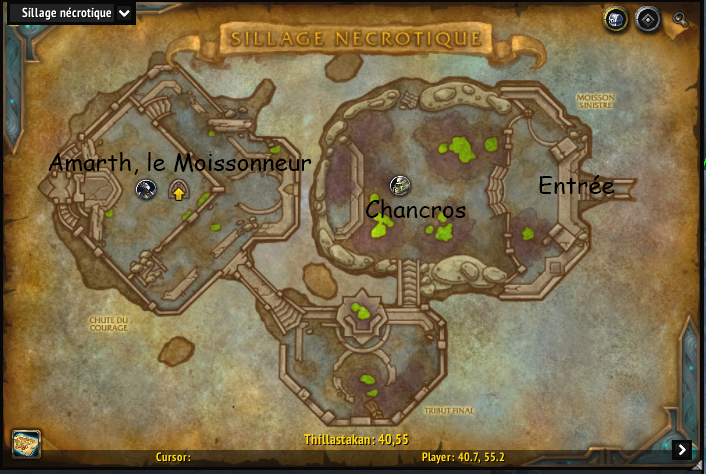The image size is (706, 474).
Task: Select Amarth boss portrait on the map
Action: click(147, 188)
